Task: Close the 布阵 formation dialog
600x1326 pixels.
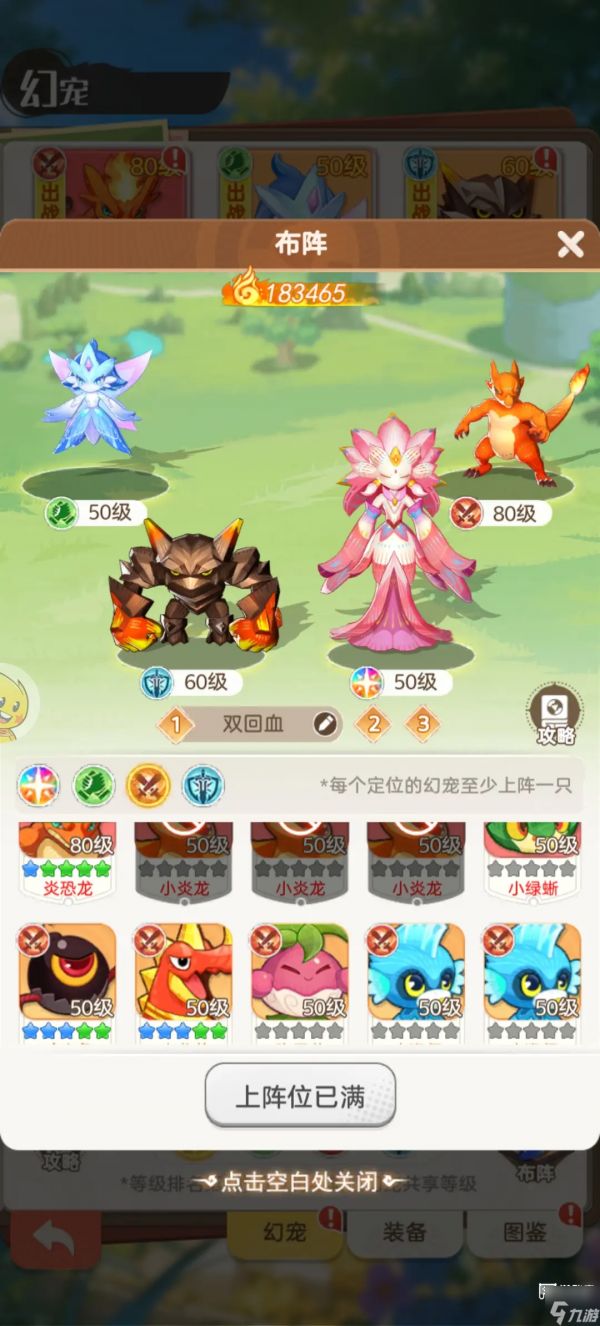Action: pos(570,244)
